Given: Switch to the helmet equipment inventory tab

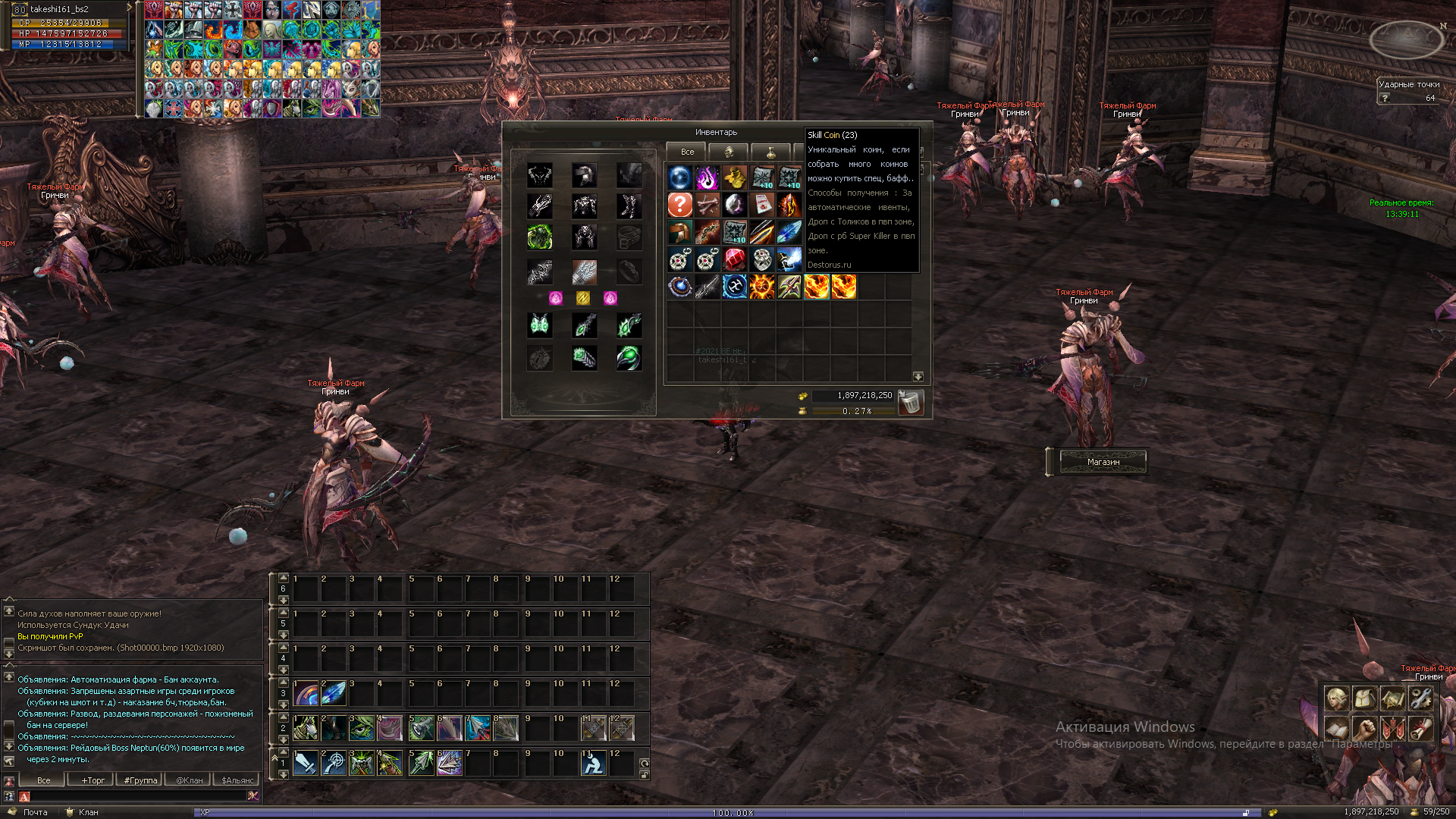Looking at the screenshot, I should pyautogui.click(x=728, y=152).
